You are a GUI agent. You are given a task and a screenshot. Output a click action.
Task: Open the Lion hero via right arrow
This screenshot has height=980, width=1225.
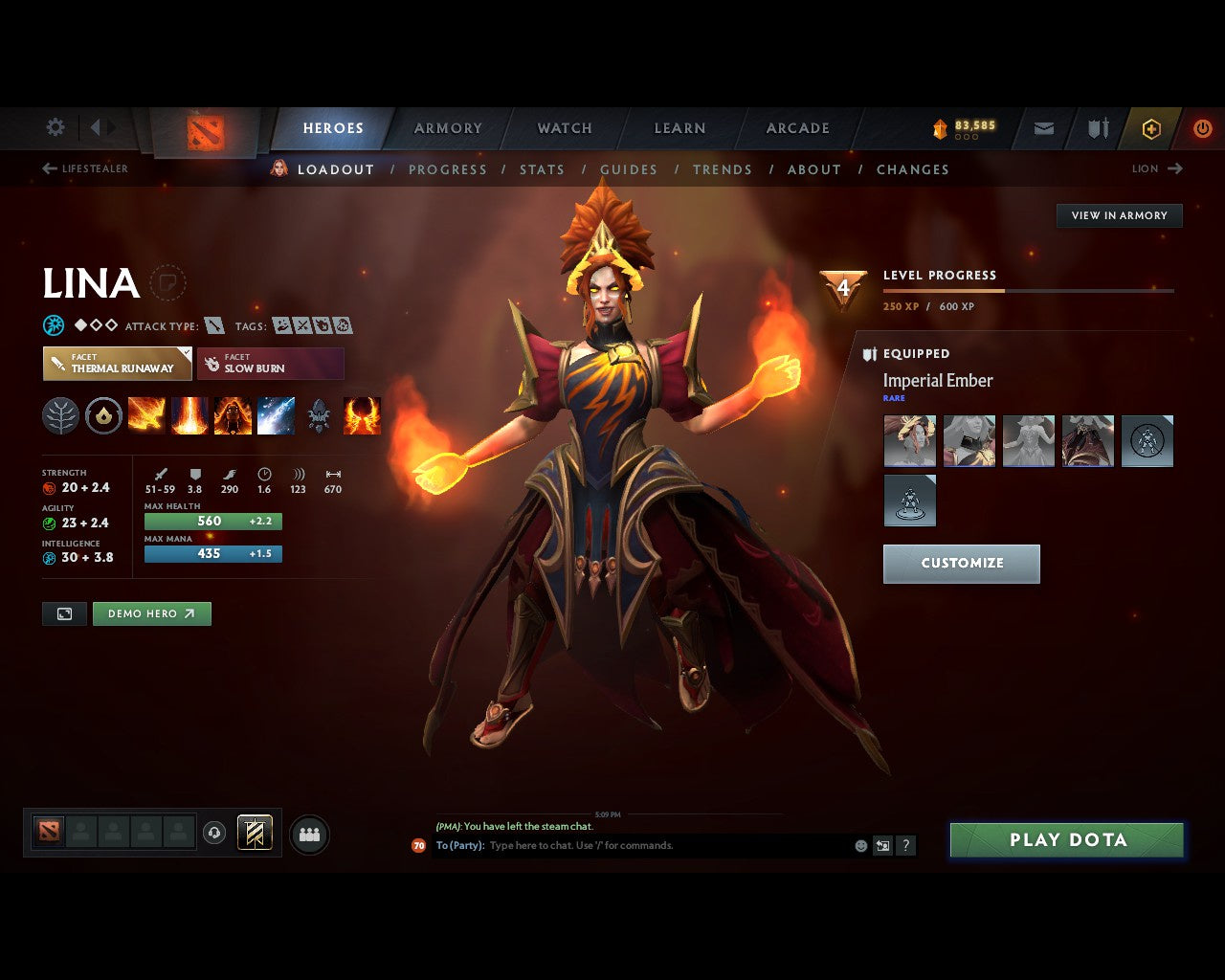tap(1173, 168)
